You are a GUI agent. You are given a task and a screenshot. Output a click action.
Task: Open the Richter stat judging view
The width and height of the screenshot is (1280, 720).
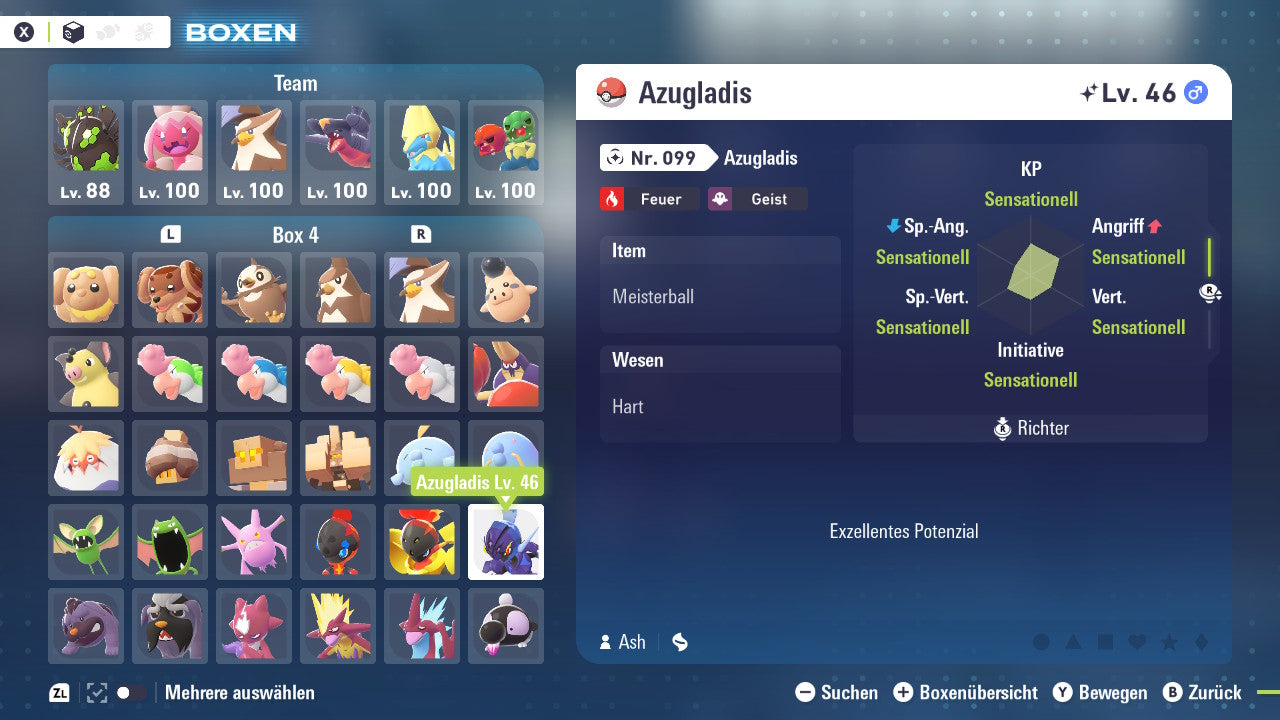(x=1030, y=428)
